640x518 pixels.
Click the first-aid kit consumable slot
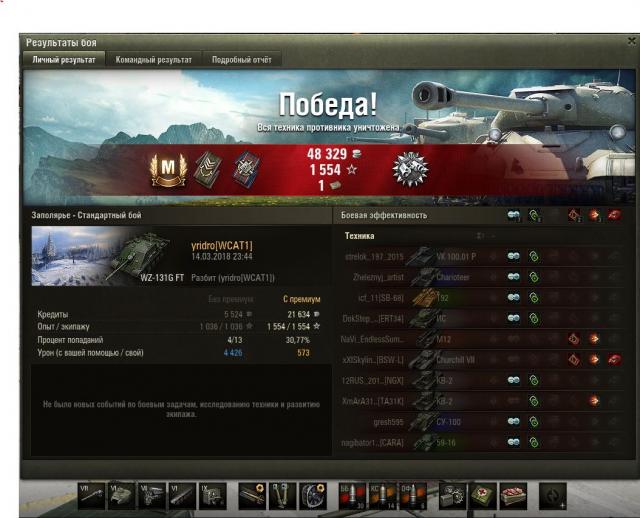click(483, 494)
